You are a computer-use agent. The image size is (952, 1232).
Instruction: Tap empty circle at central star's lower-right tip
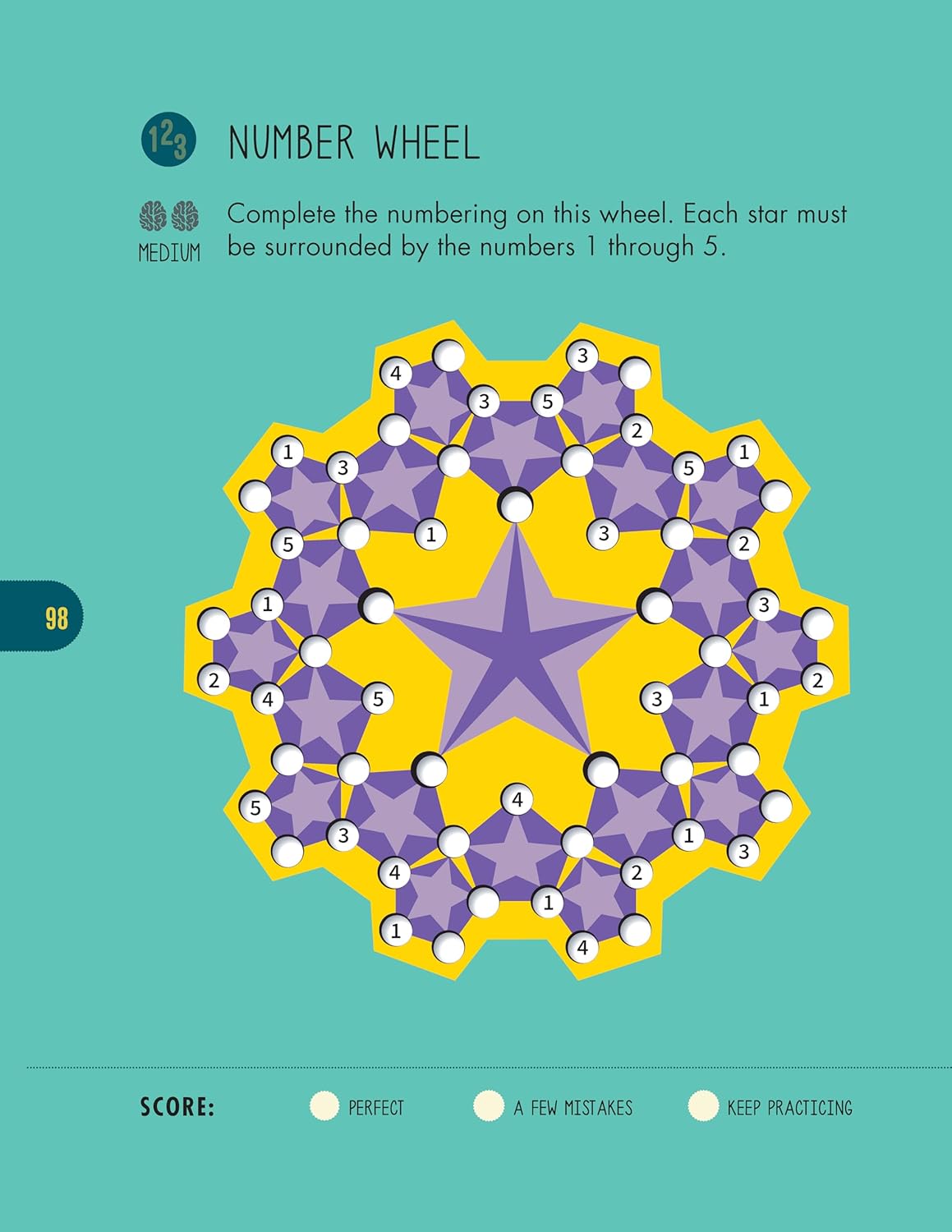tap(602, 770)
